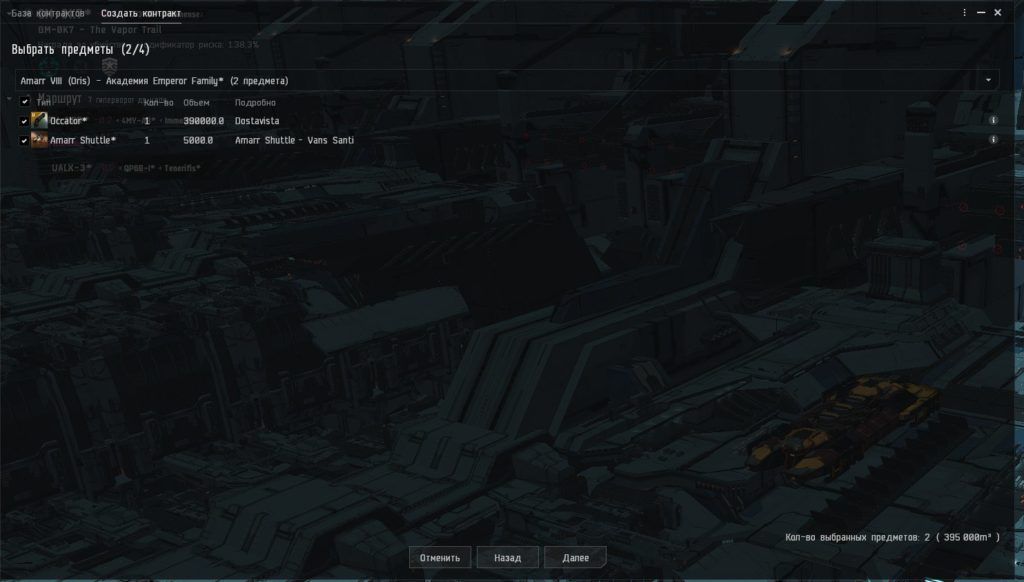
Task: Open the window's three-dot options menu
Action: pyautogui.click(x=965, y=13)
